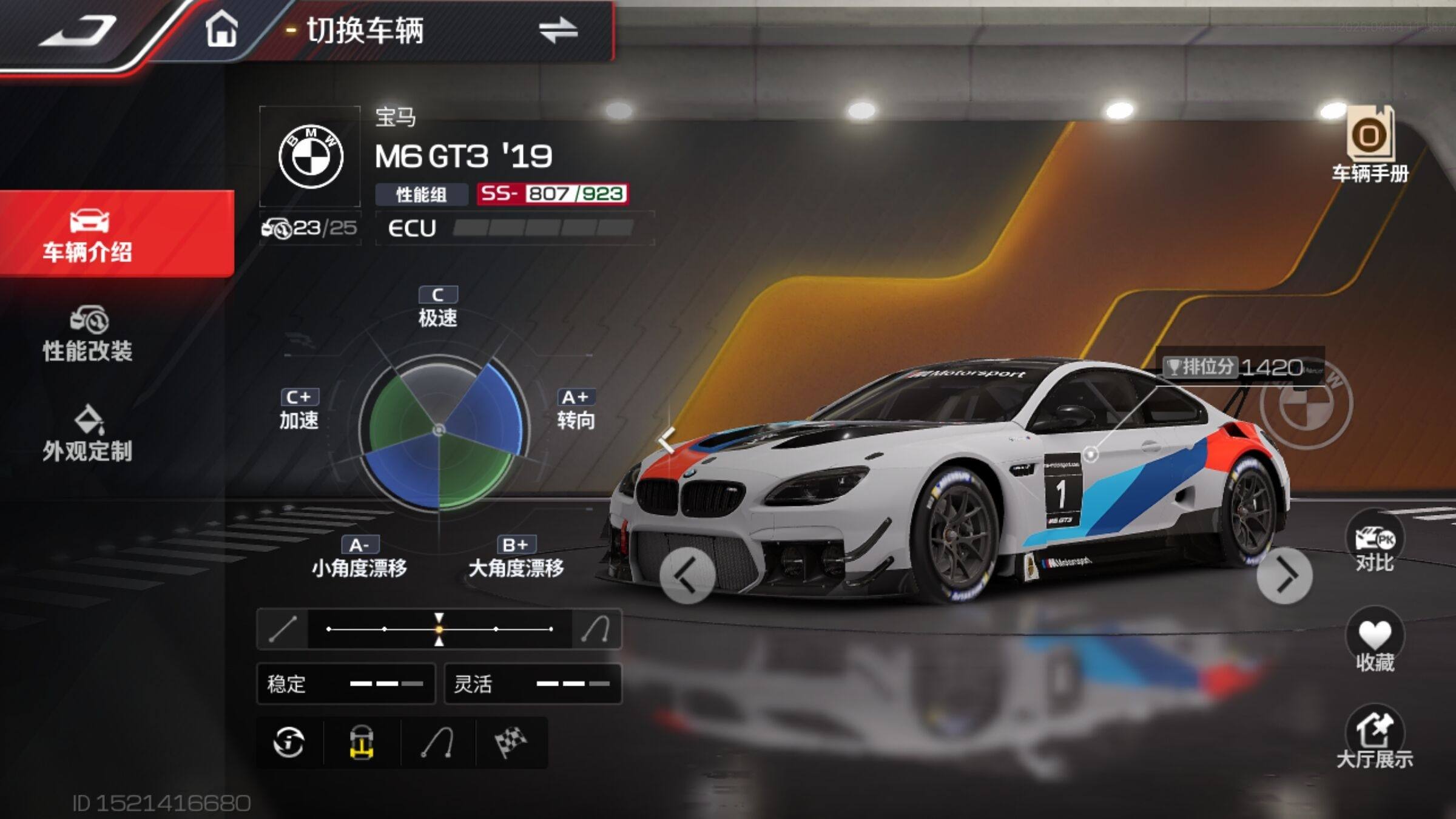This screenshot has width=1456, height=819.
Task: Click the tuning slider's center marker
Action: (x=439, y=629)
